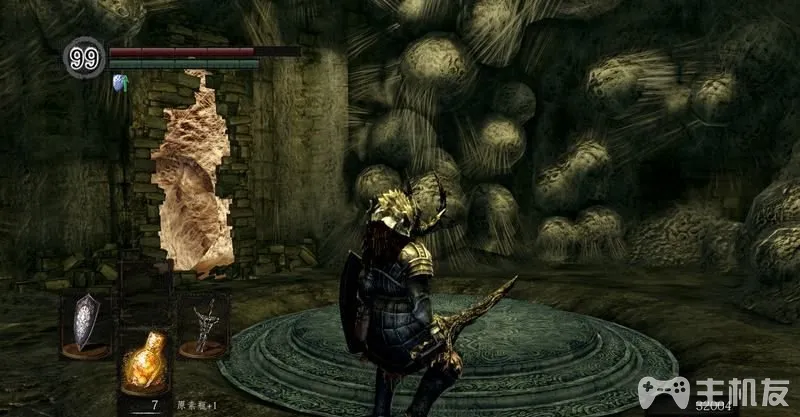Screen dimensions: 800x417
Task: Select the Estus Flask item slot
Action: [x=142, y=364]
